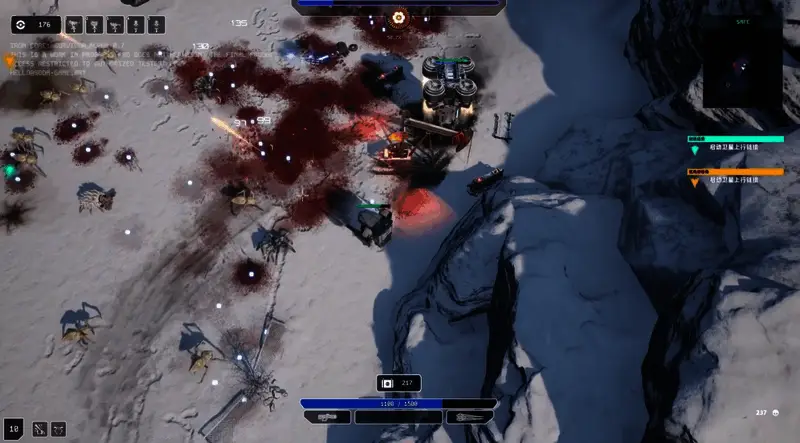
Task: Choose the right weapon slot
Action: click(x=470, y=416)
